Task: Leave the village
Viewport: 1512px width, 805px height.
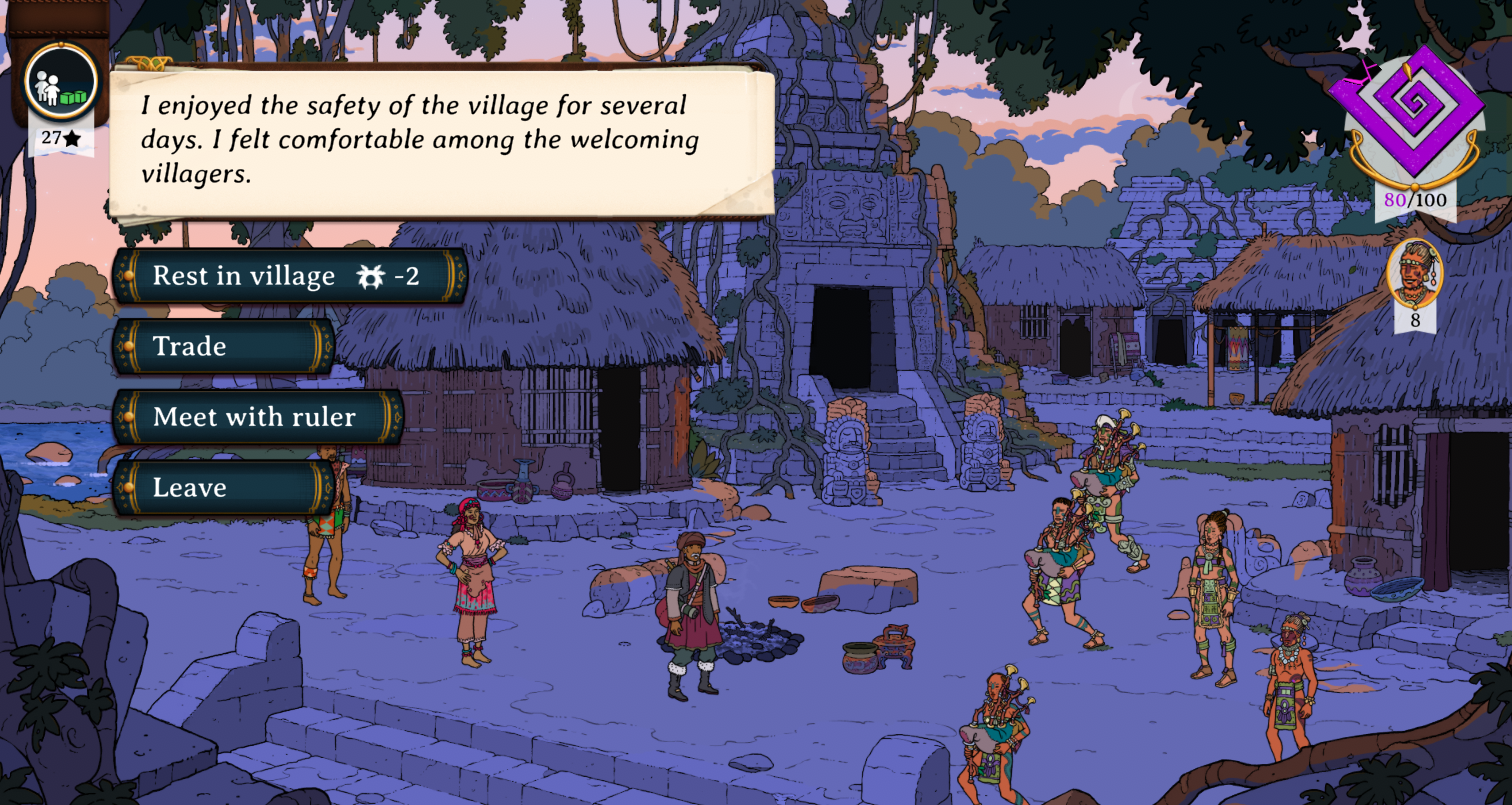Action: (x=223, y=488)
